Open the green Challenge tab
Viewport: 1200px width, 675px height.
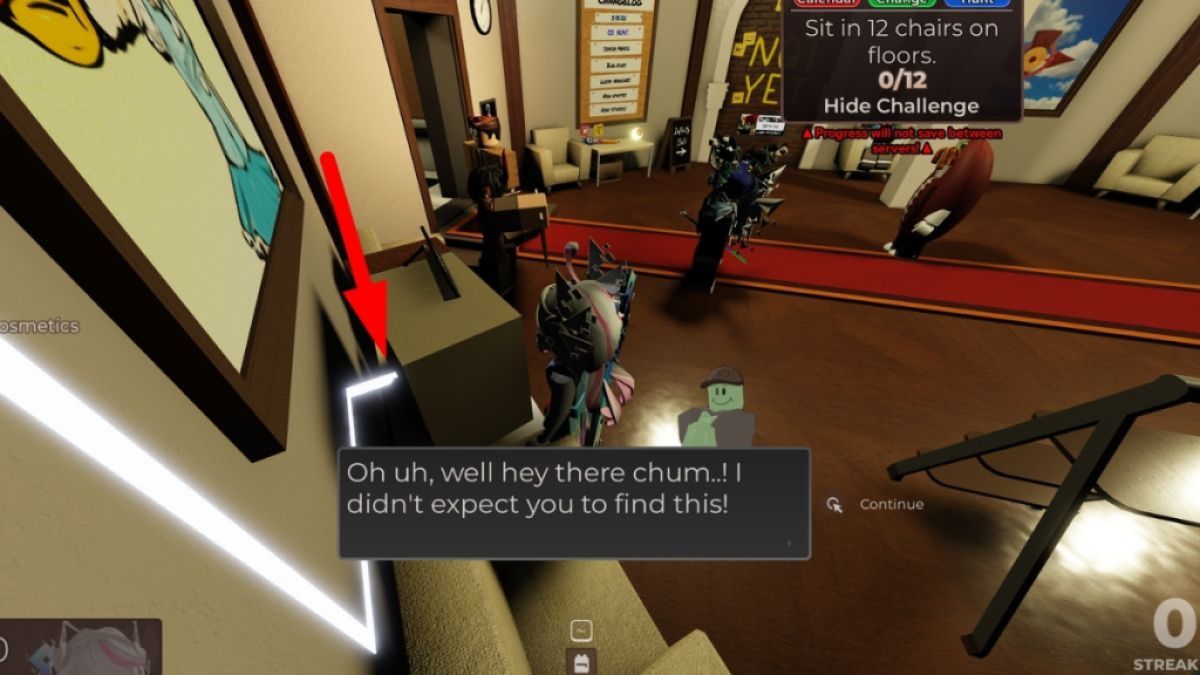click(x=902, y=3)
